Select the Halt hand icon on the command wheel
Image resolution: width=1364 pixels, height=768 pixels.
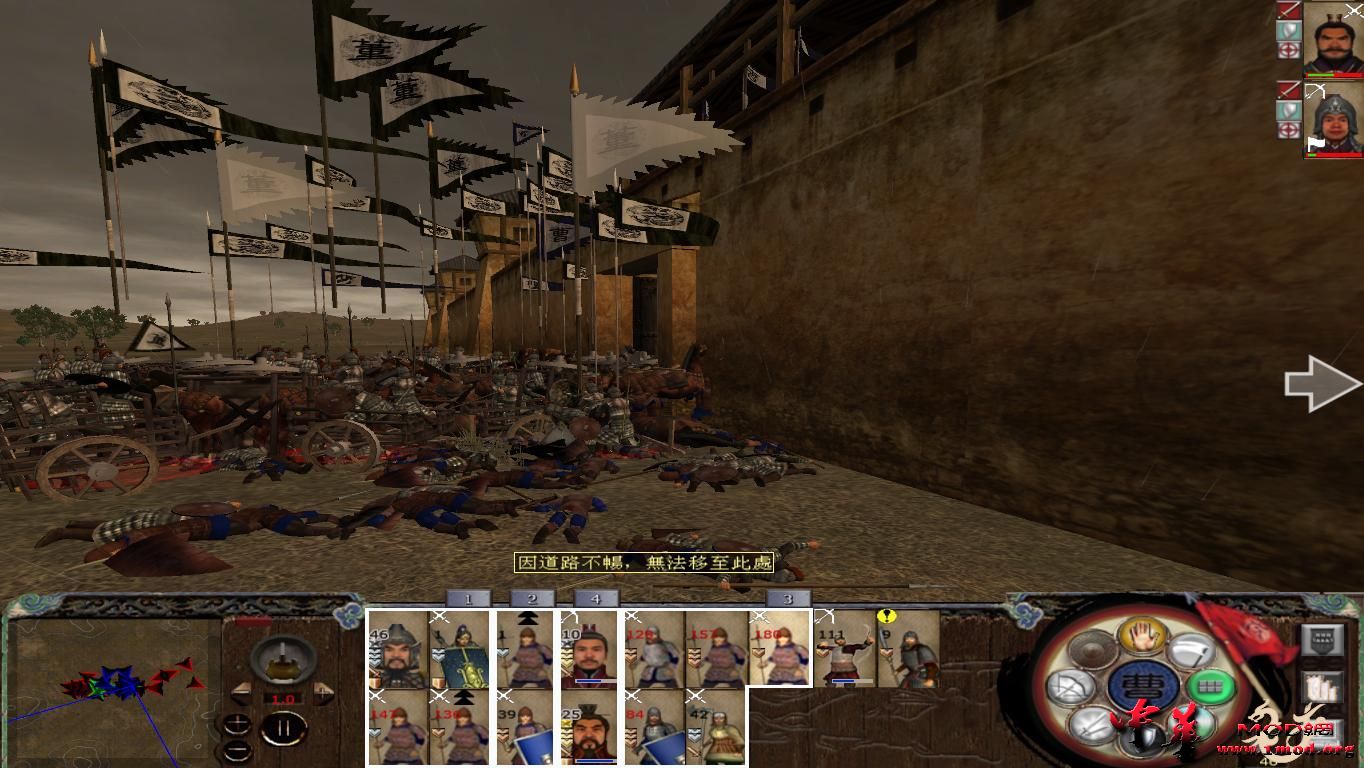pyautogui.click(x=1141, y=638)
